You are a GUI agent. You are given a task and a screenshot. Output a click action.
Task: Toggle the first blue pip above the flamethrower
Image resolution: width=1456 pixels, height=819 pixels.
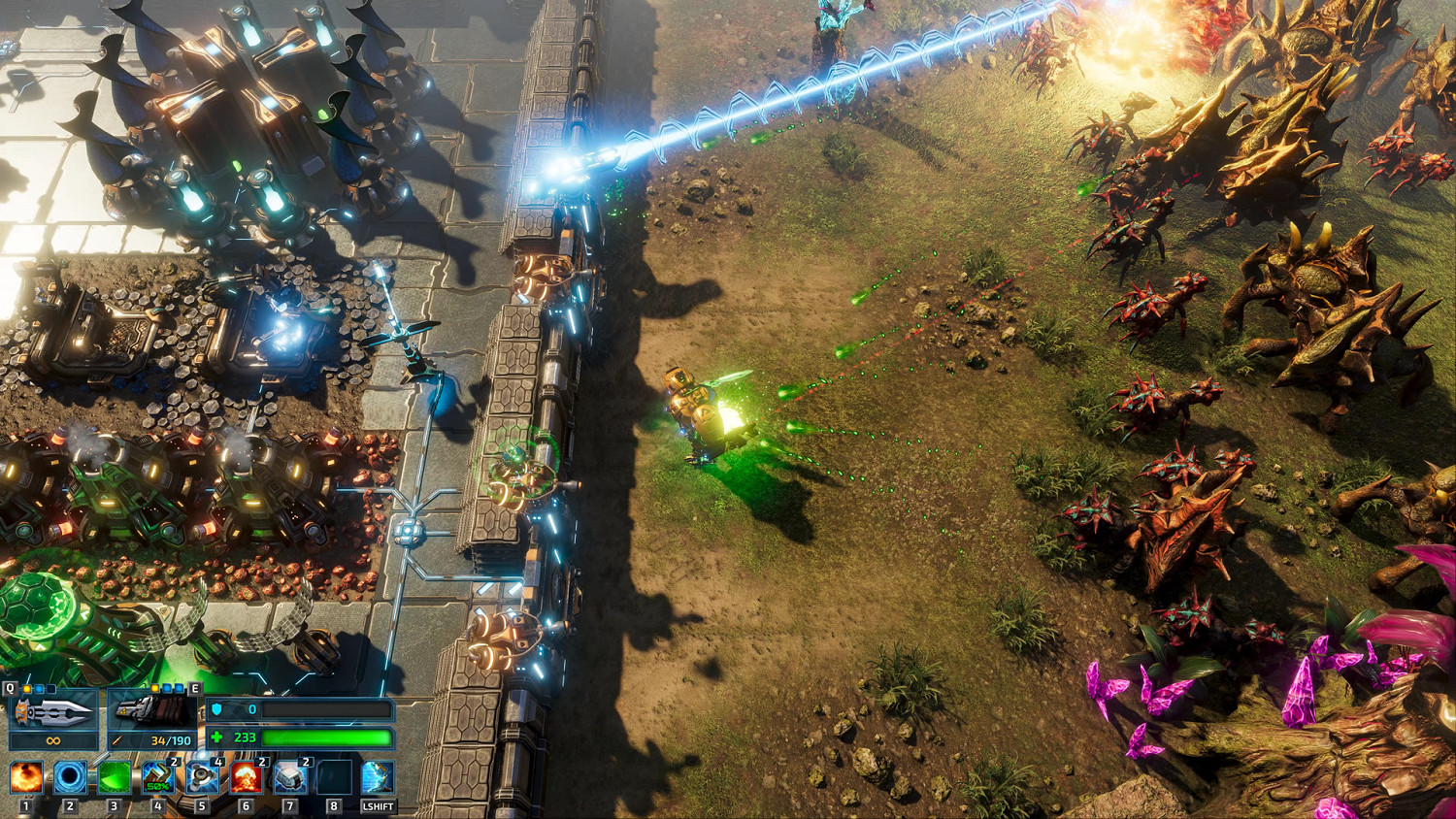click(165, 688)
